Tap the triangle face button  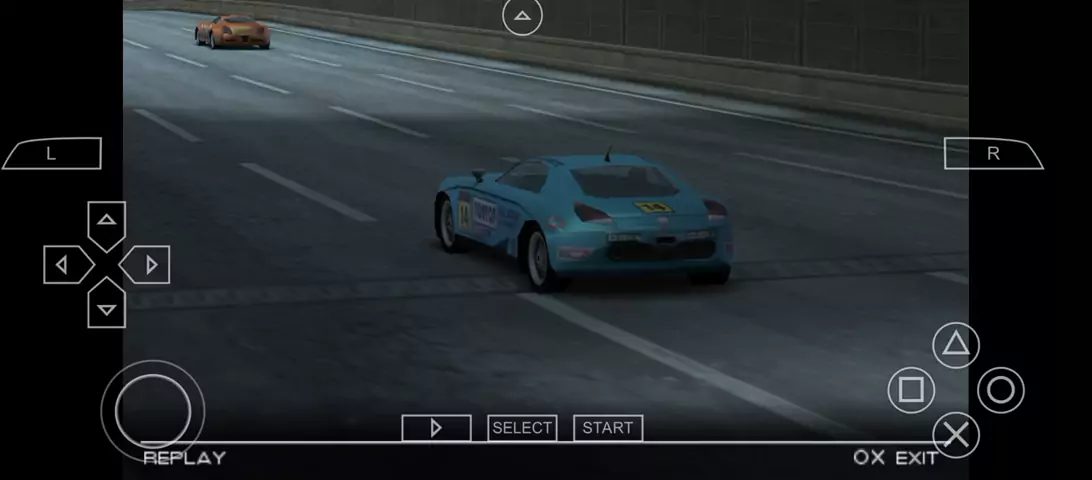pyautogui.click(x=956, y=346)
